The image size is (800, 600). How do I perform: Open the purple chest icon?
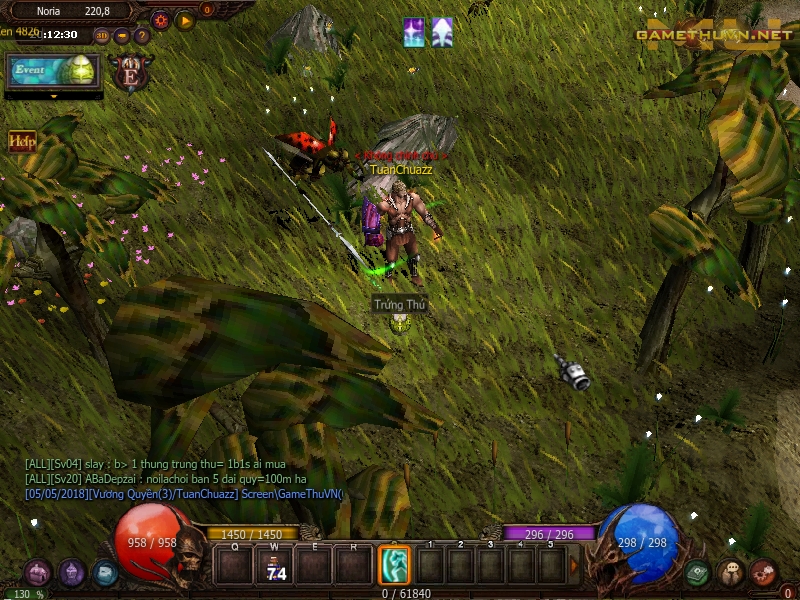pos(37,573)
